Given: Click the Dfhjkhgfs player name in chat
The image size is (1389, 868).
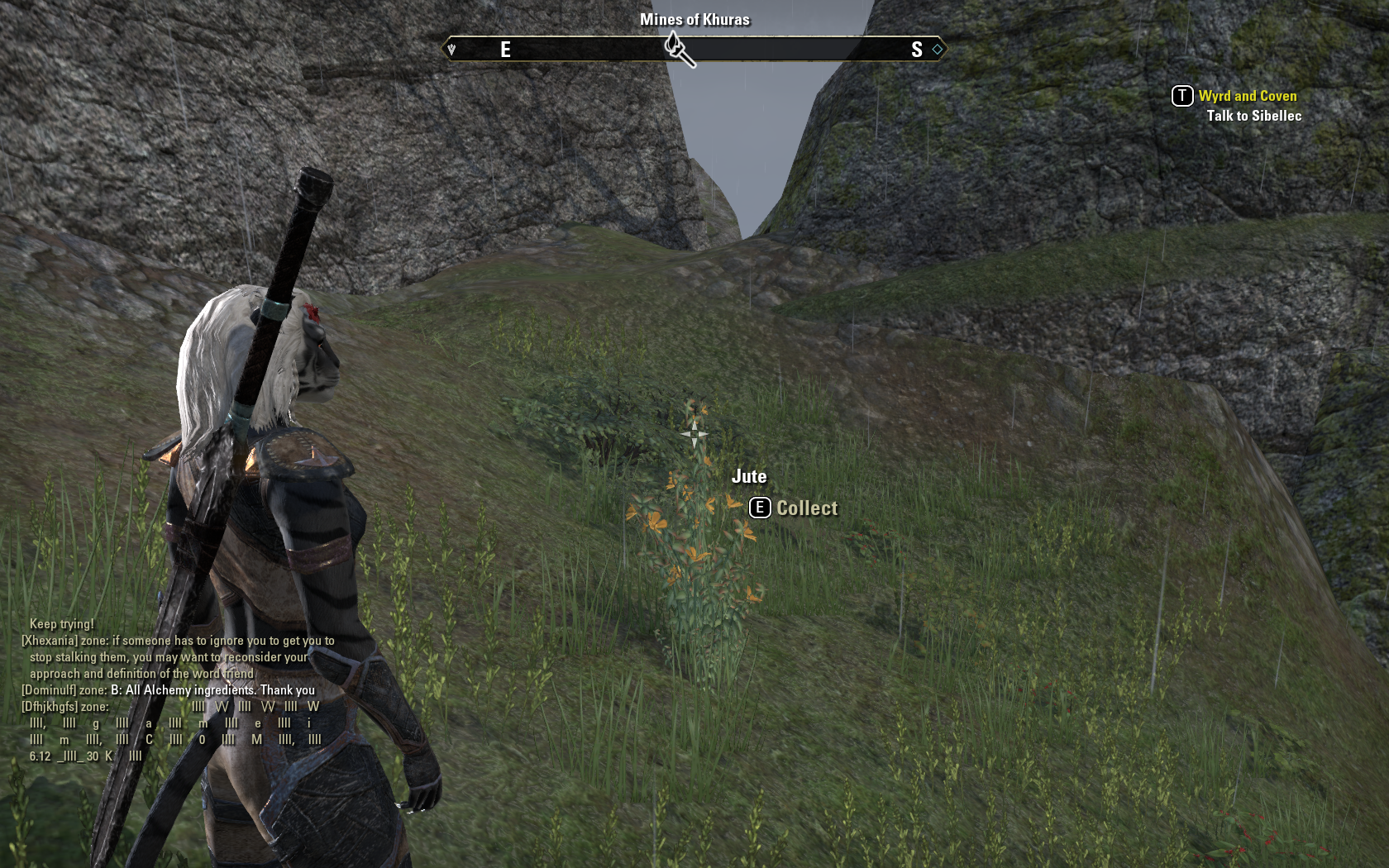Looking at the screenshot, I should [x=50, y=707].
